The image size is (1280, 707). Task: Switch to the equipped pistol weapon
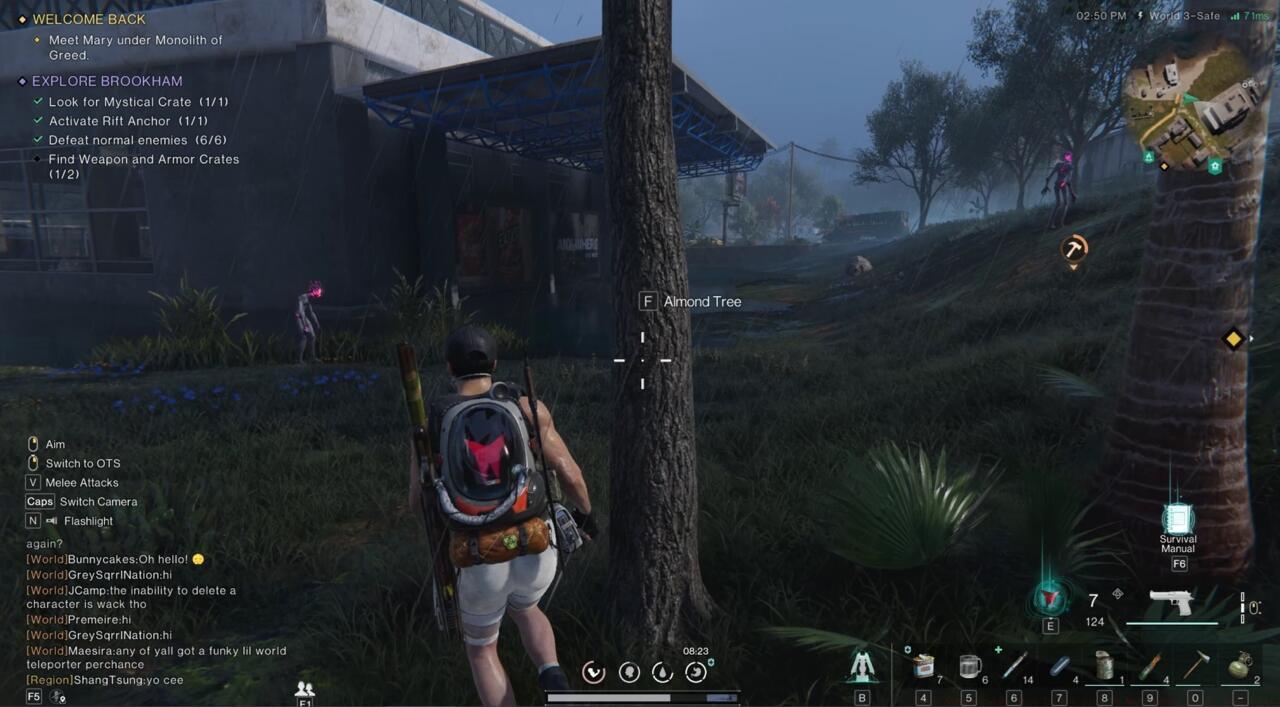coord(1171,602)
